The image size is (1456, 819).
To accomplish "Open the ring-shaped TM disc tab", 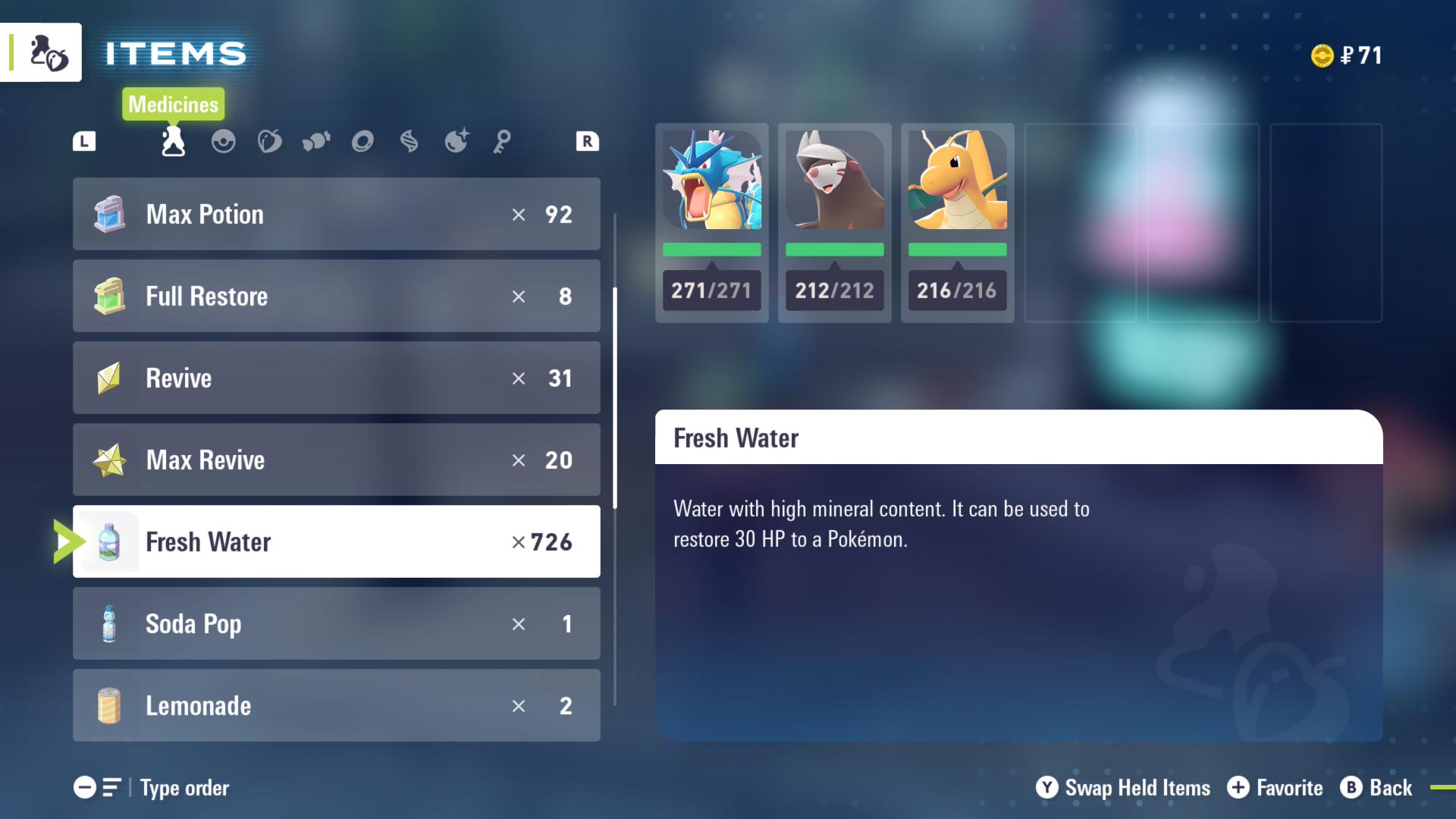I will [362, 142].
